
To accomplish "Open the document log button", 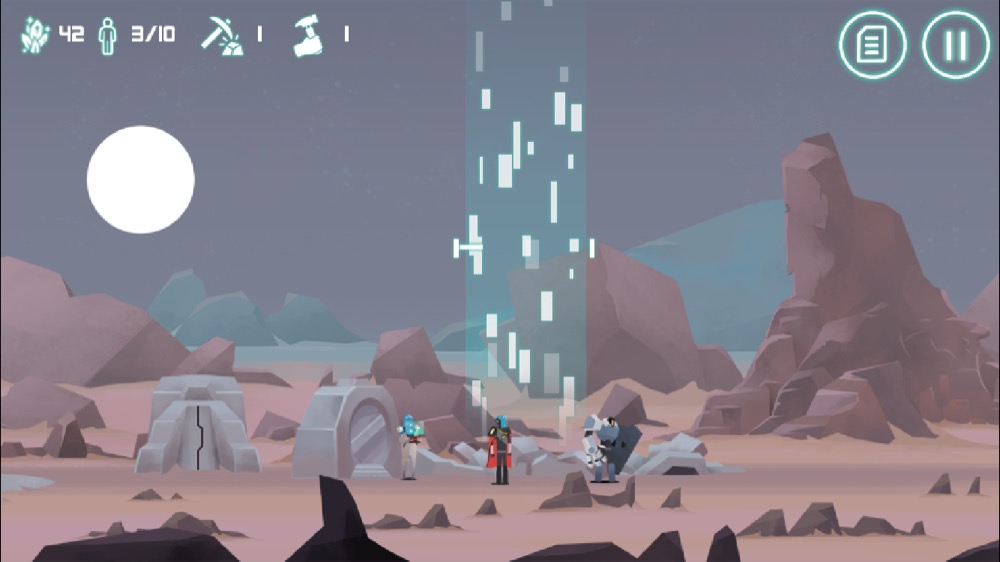I will [872, 45].
